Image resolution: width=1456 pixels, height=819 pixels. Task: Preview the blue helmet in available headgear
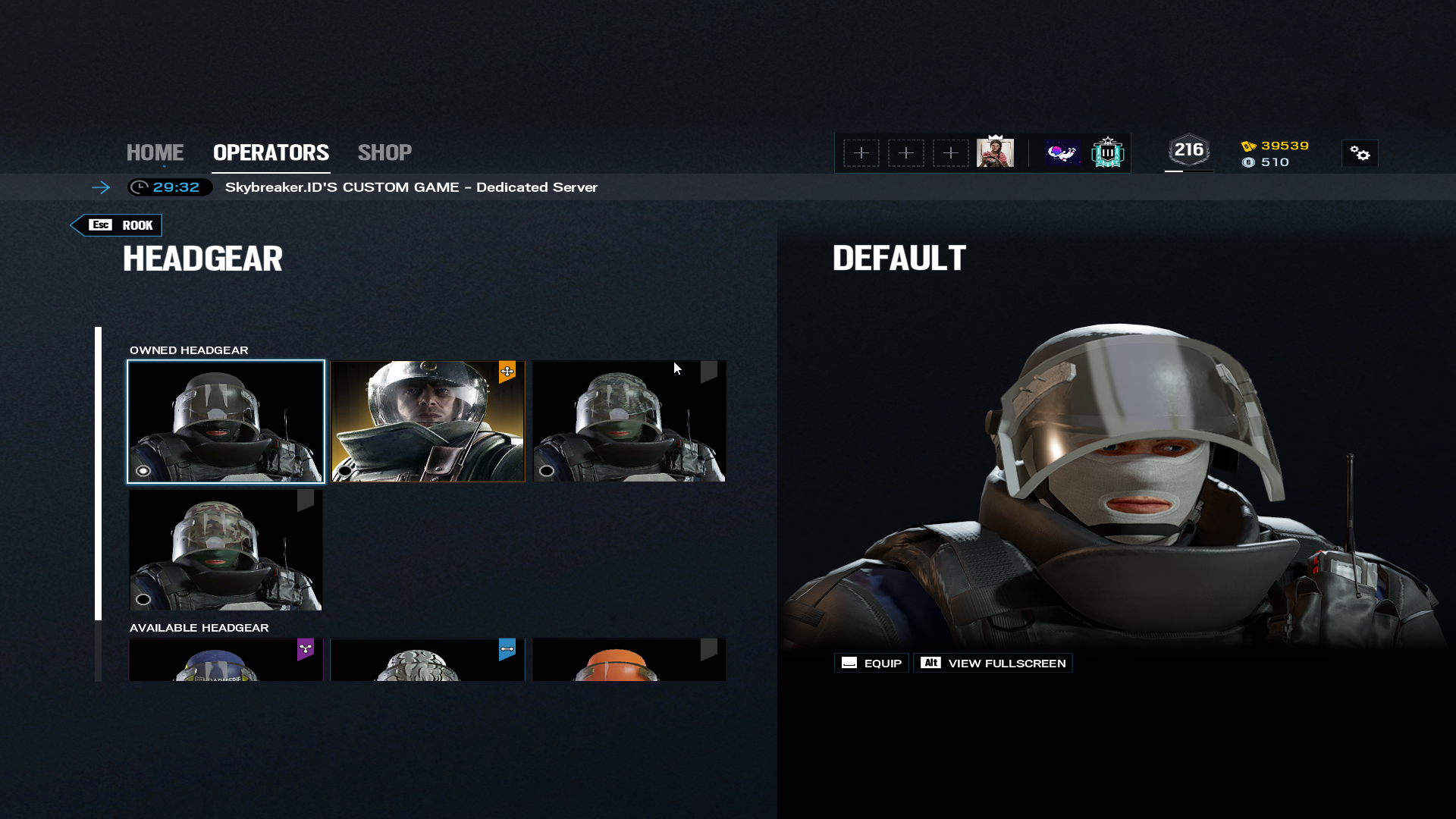(x=225, y=659)
